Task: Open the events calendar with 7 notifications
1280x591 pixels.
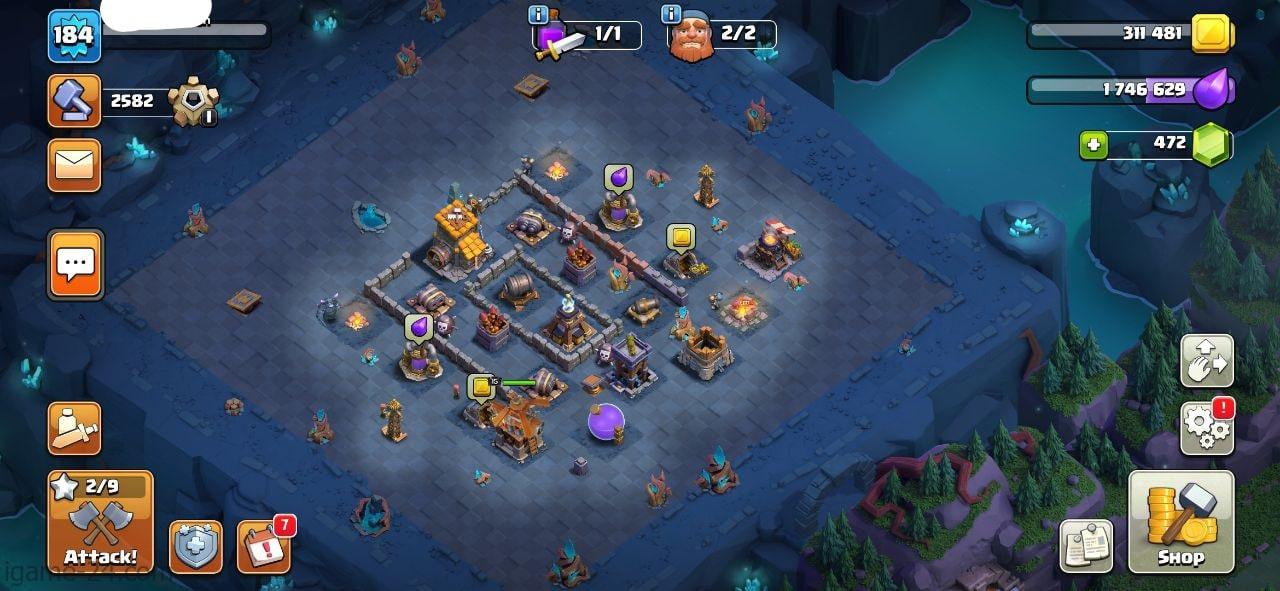Action: (264, 547)
